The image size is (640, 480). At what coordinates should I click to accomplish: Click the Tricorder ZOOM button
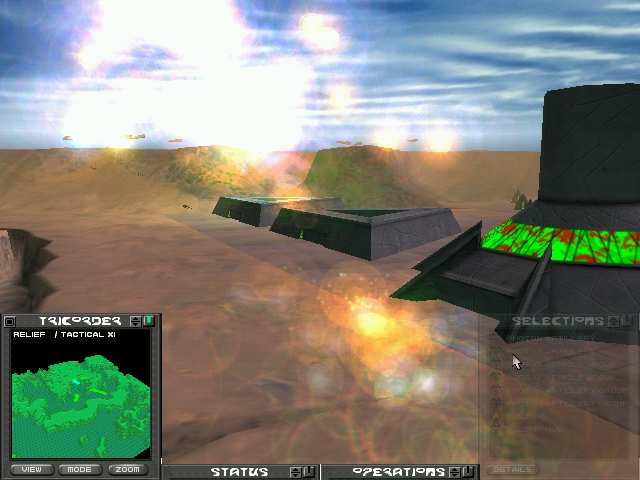pos(127,469)
